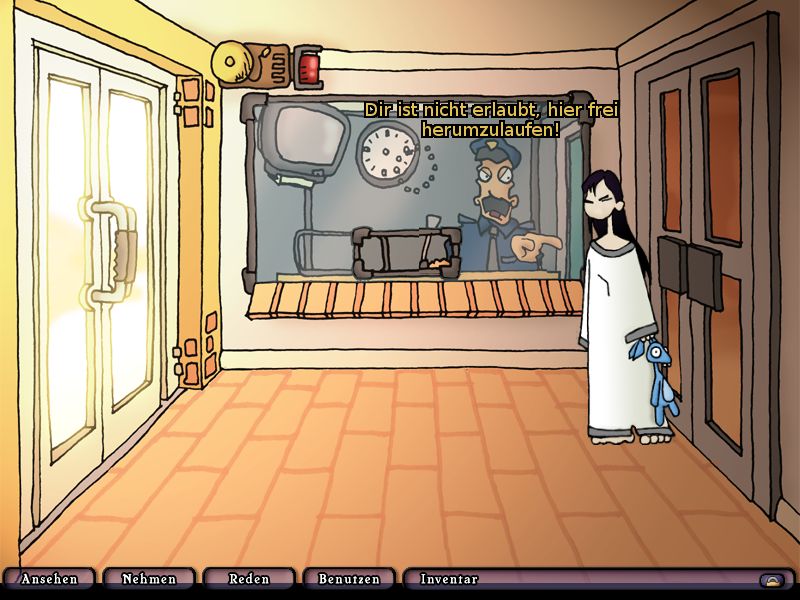Image resolution: width=800 pixels, height=600 pixels.
Task: Activate the Reden verb
Action: pos(249,579)
